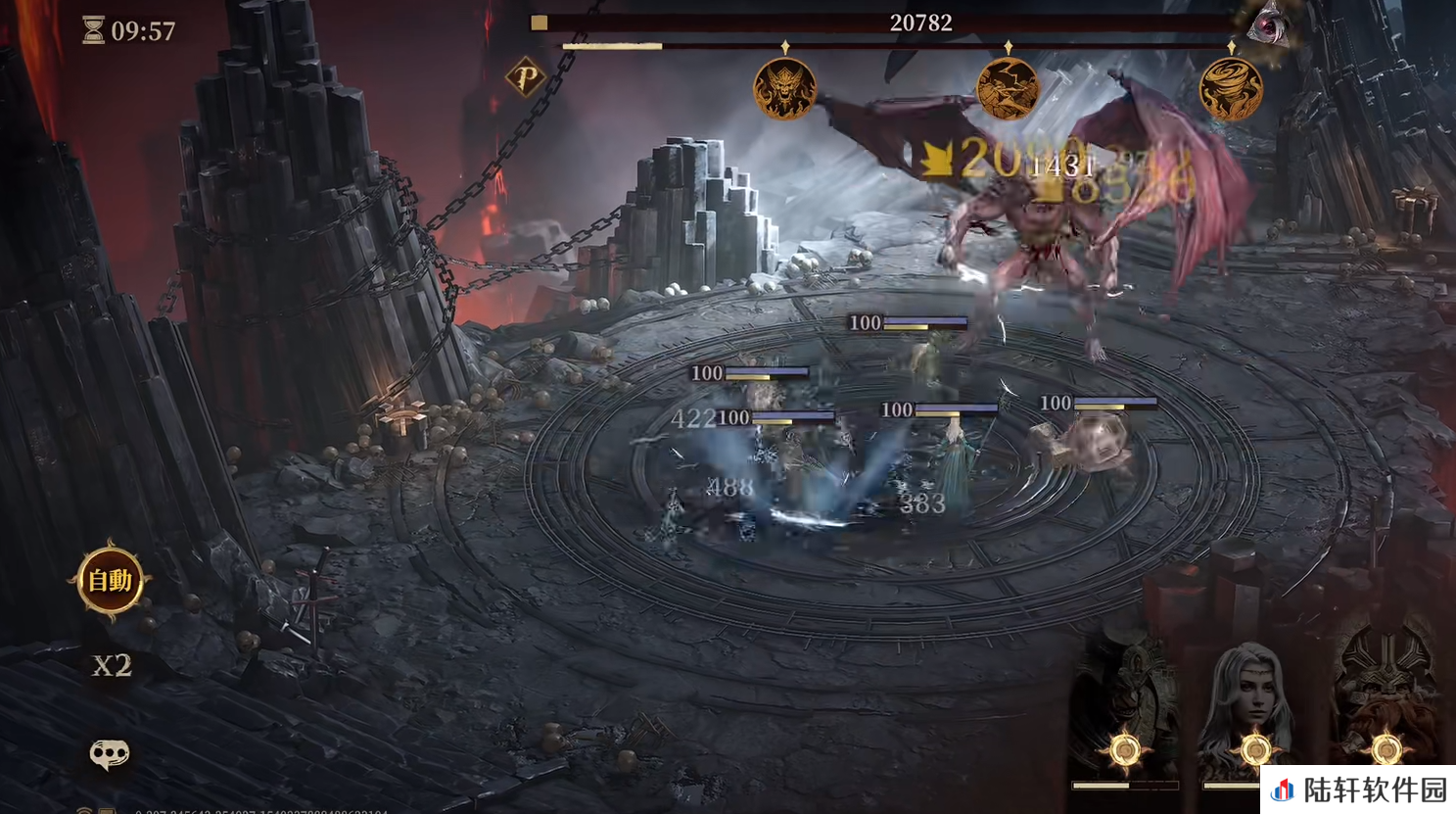
Task: Change the X2 battle speed
Action: pyautogui.click(x=112, y=666)
